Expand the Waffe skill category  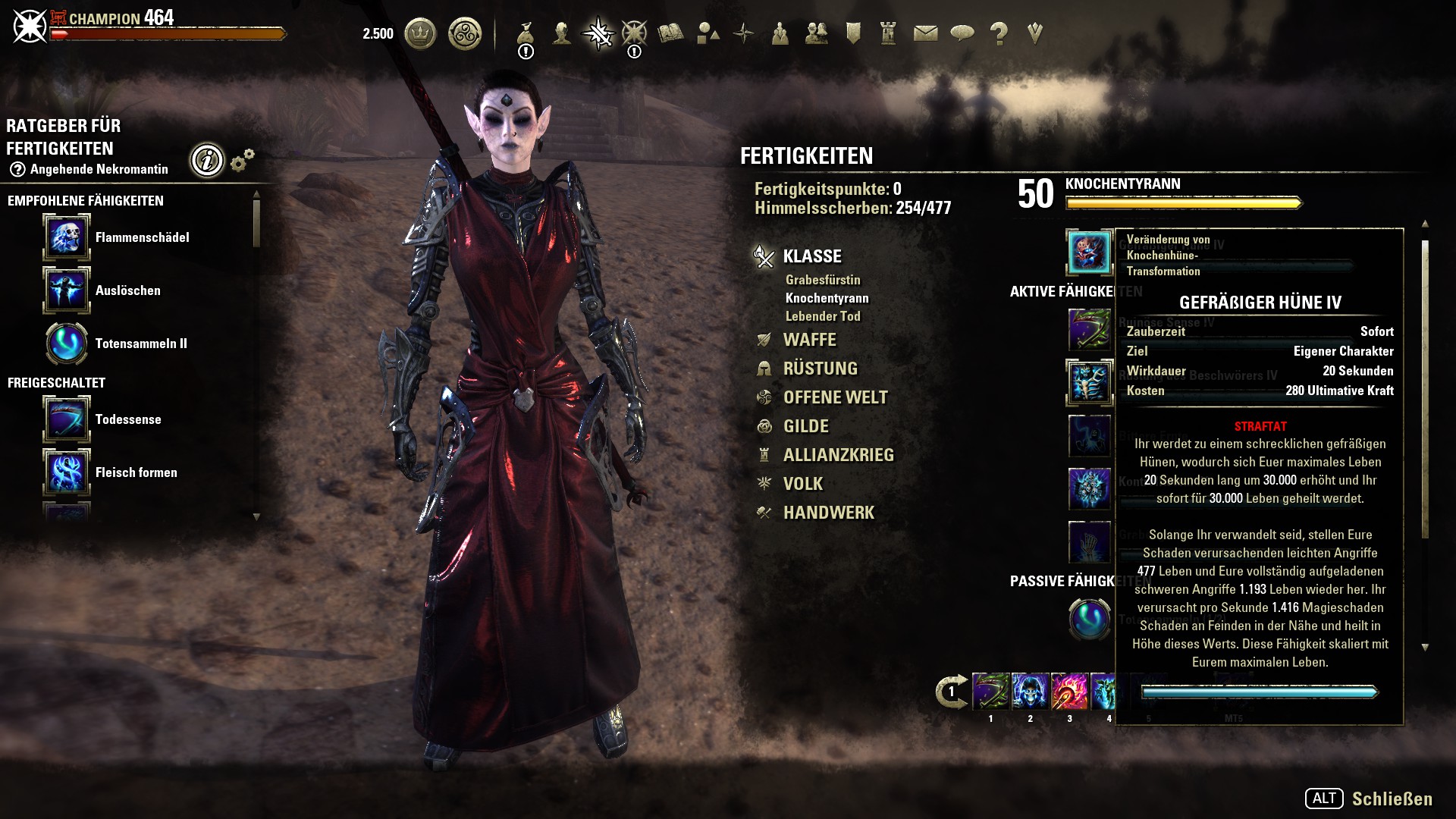pos(809,340)
